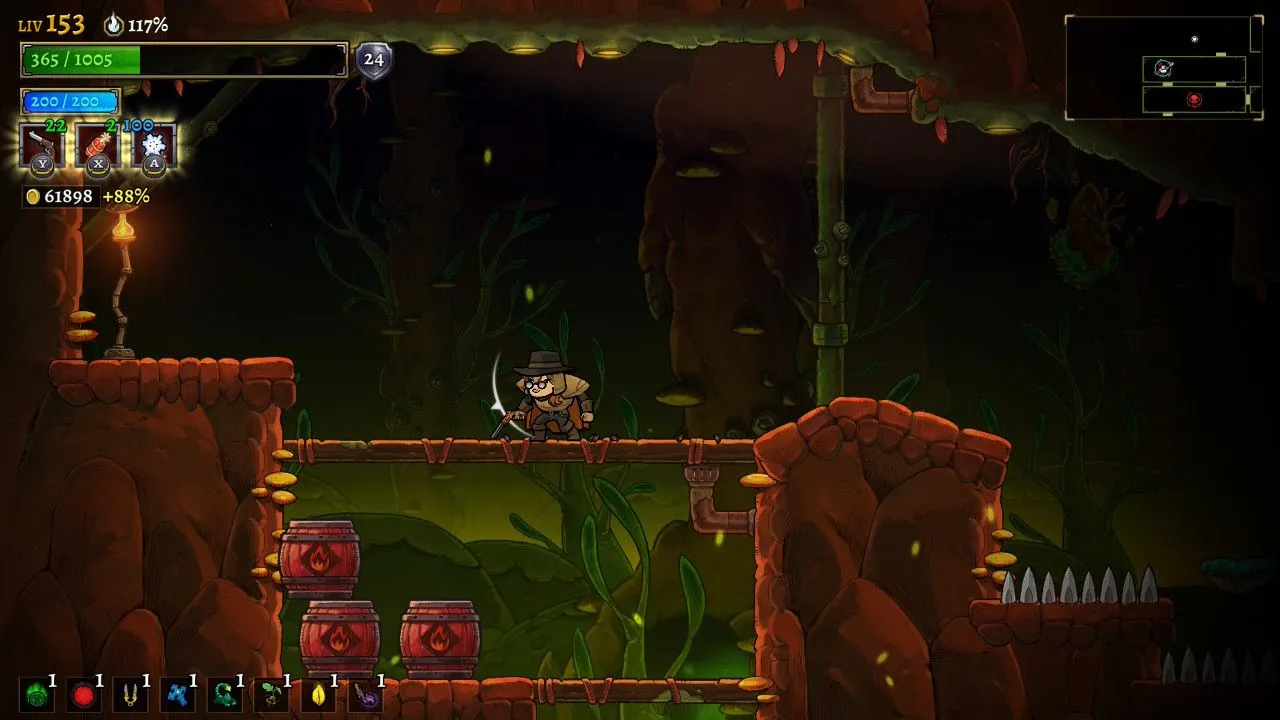
Task: Select the green flaming skull relic
Action: point(36,694)
